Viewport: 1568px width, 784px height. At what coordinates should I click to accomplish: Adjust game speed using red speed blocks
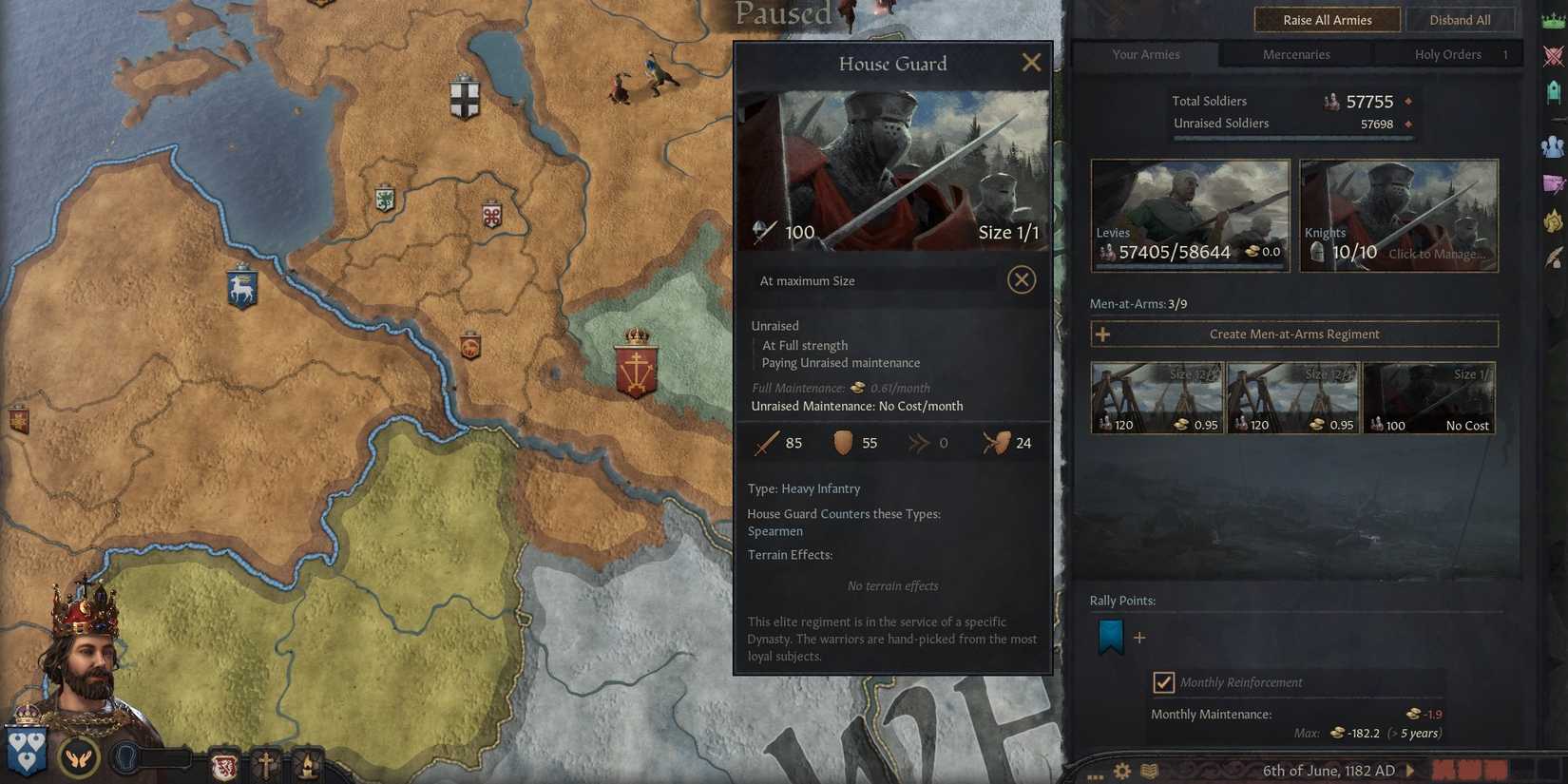pos(1468,771)
